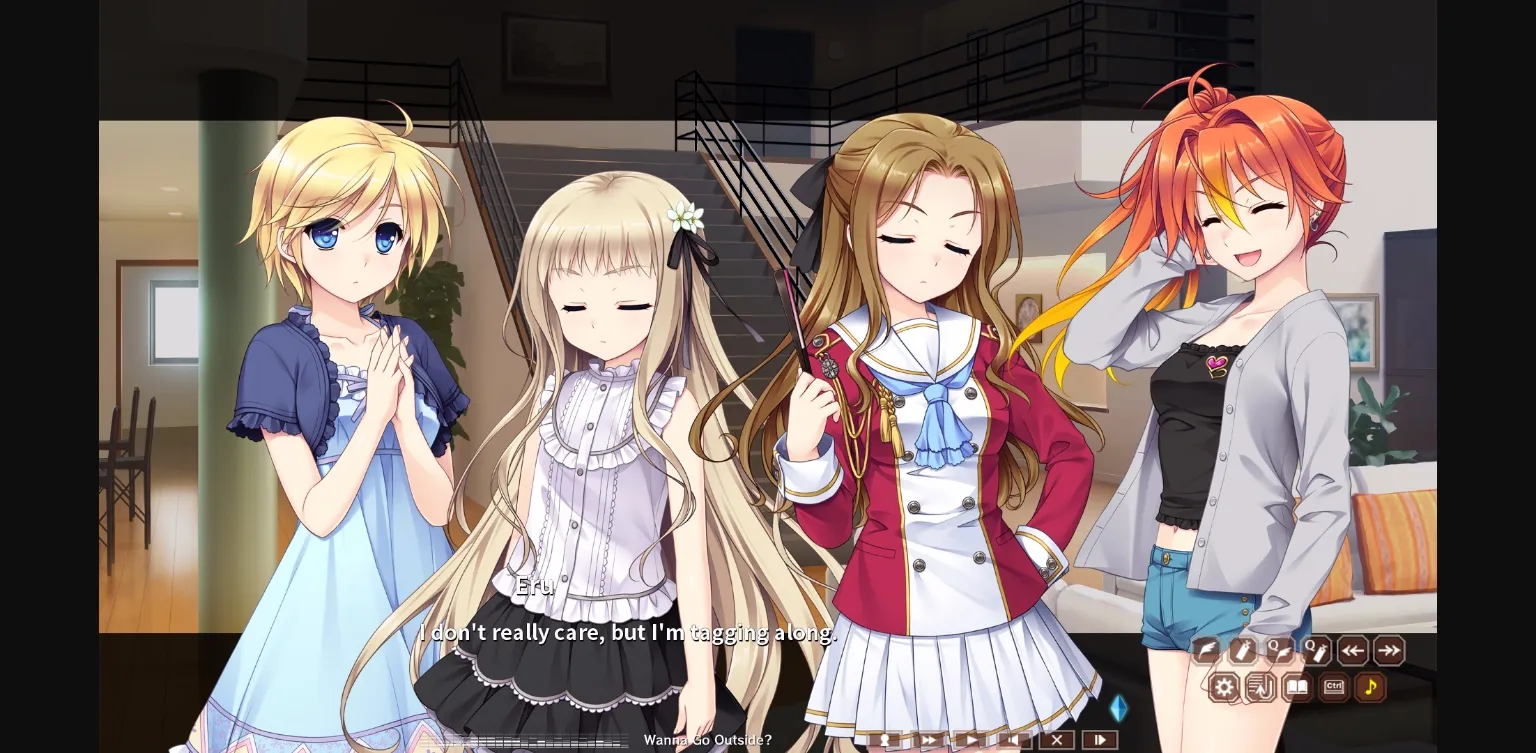The image size is (1536, 753).
Task: Open the scene book icon
Action: click(x=1298, y=686)
